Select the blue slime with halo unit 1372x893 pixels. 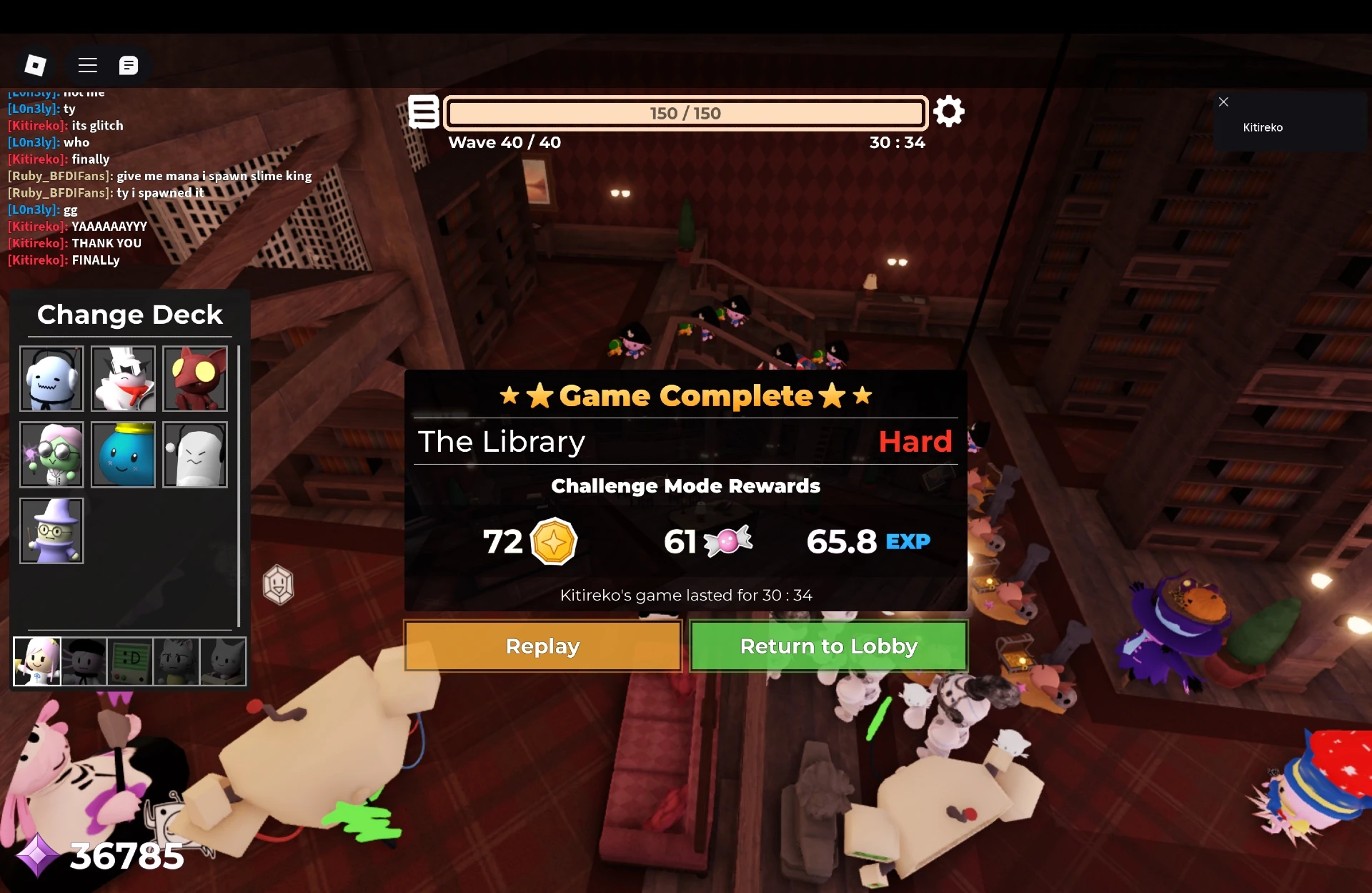tap(123, 455)
